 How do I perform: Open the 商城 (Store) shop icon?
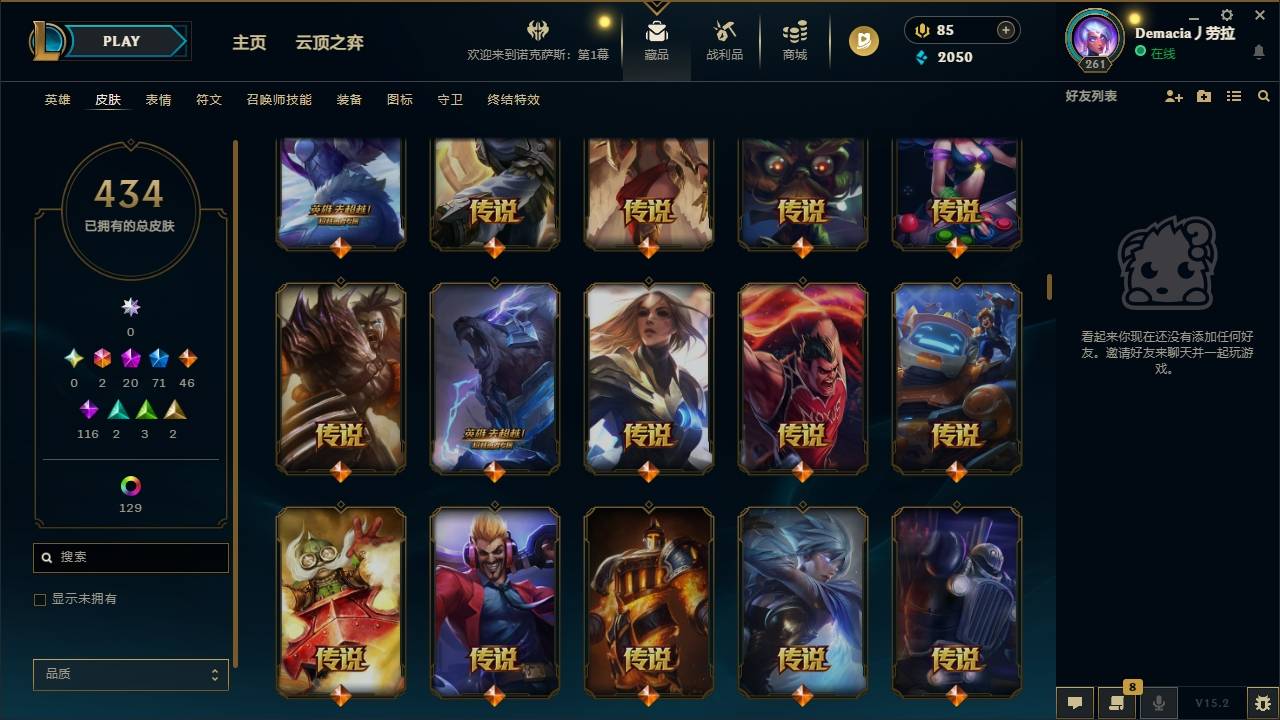(794, 38)
